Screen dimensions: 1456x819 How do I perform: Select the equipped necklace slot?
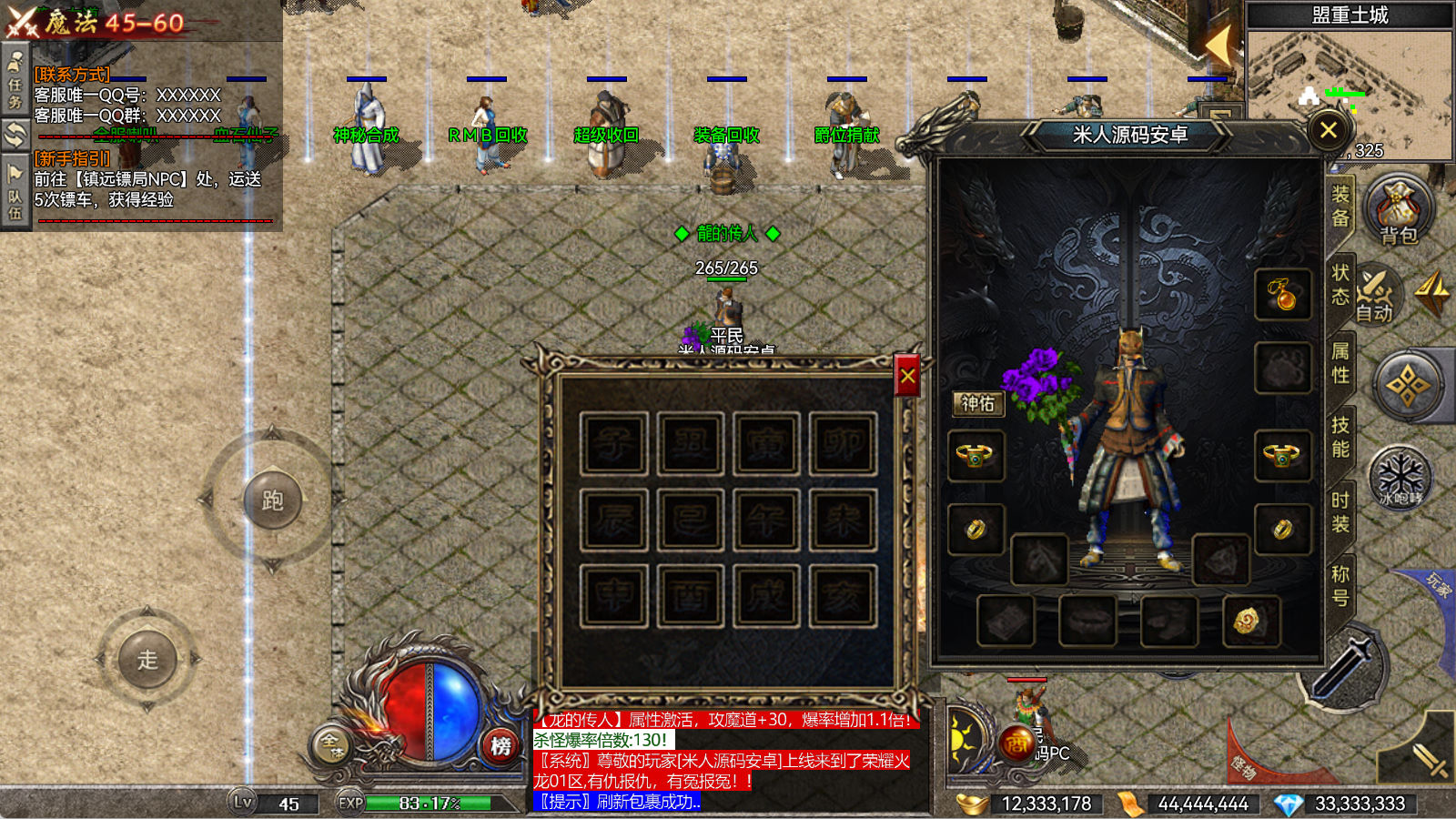click(1282, 294)
